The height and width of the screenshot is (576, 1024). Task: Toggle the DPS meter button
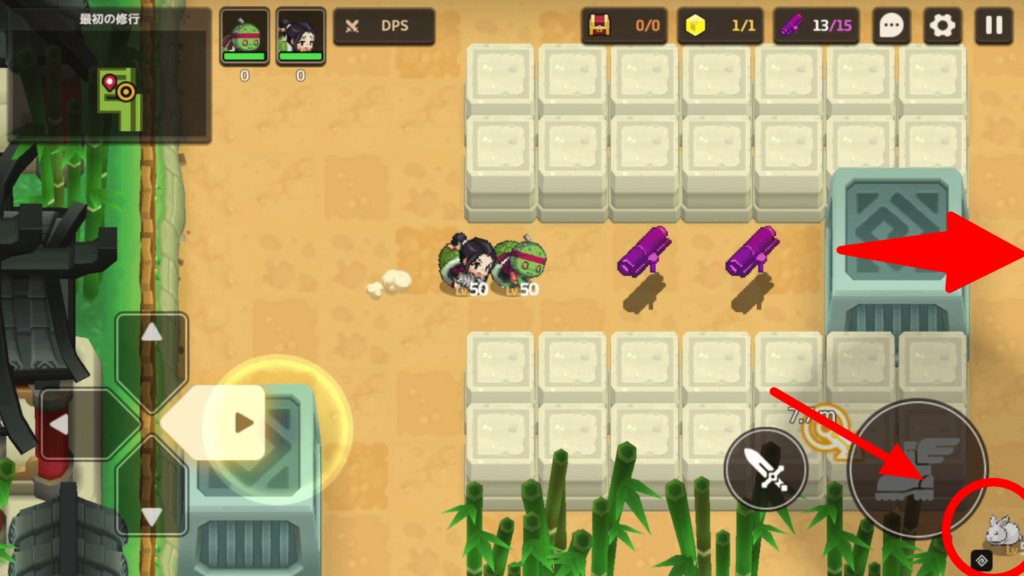point(384,26)
